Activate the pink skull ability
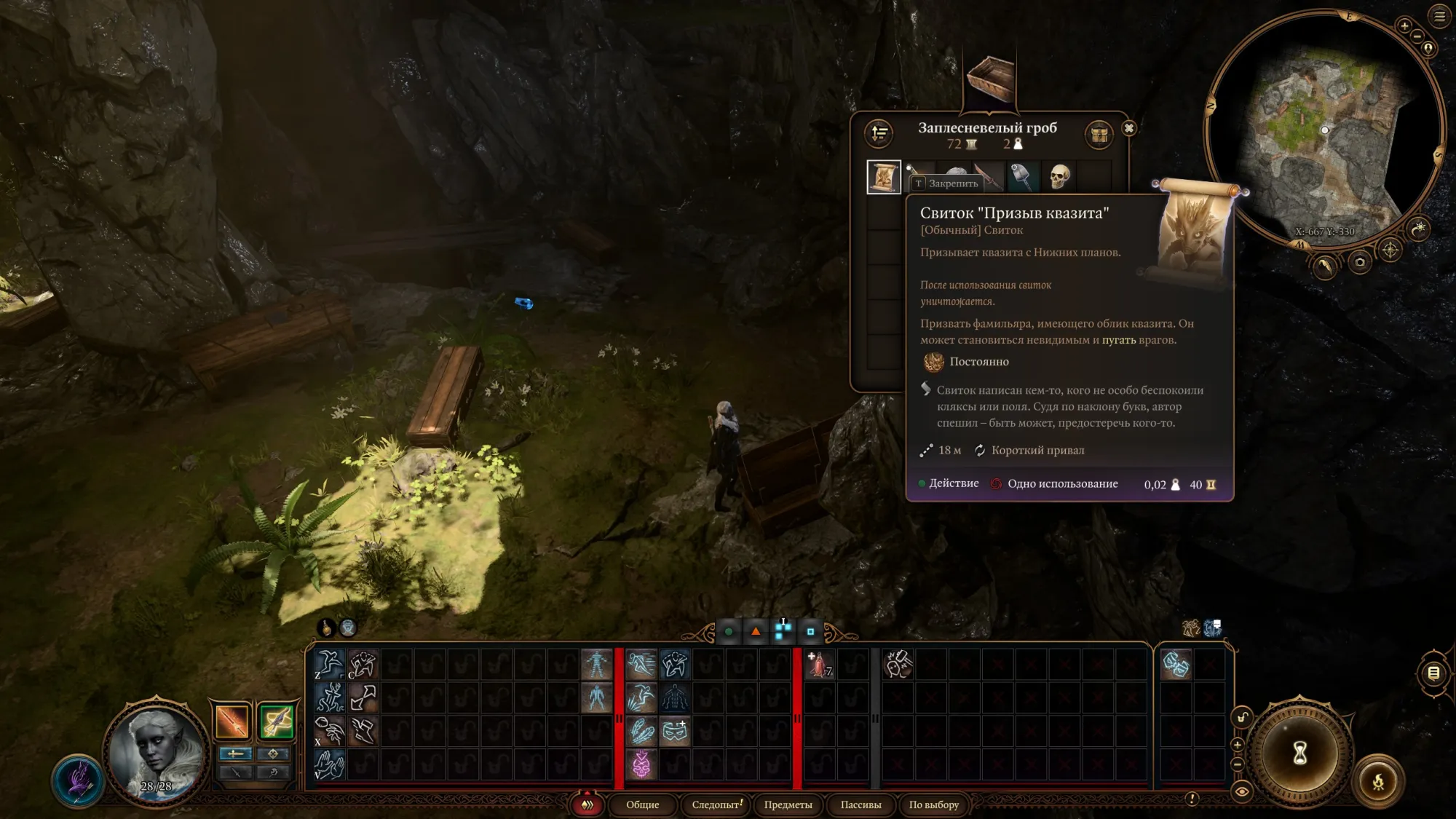Viewport: 1456px width, 819px height. pyautogui.click(x=641, y=765)
